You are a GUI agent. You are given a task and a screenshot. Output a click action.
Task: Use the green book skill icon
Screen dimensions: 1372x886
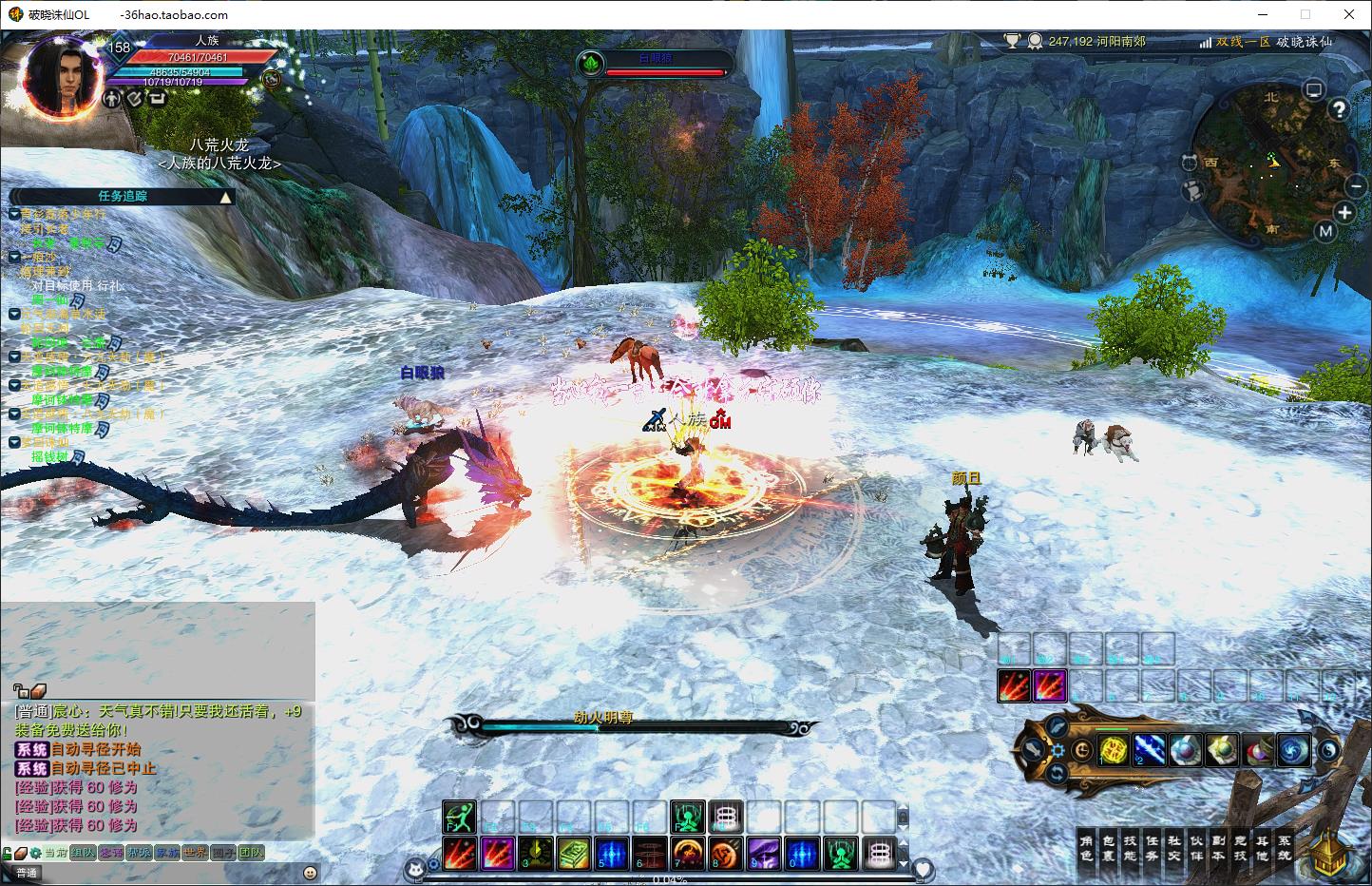tap(573, 853)
